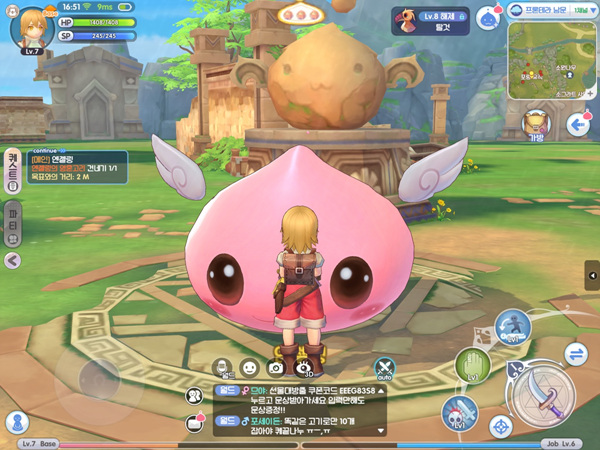Toggle auto battle crossed swords button
The image size is (600, 450).
click(x=385, y=369)
